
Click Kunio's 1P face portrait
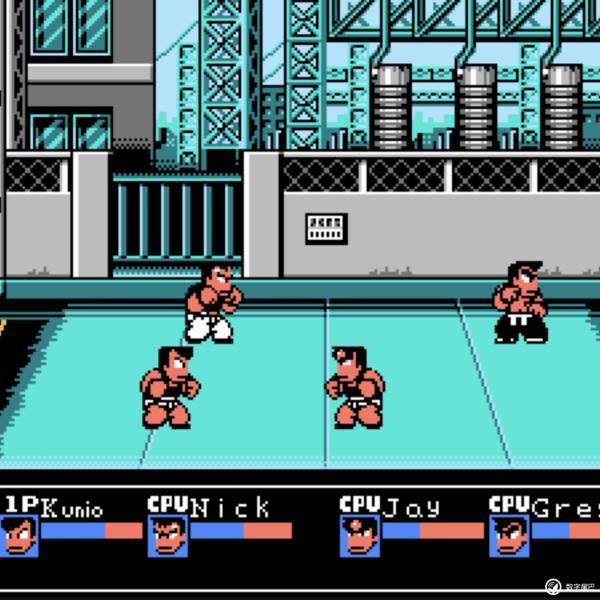(19, 536)
